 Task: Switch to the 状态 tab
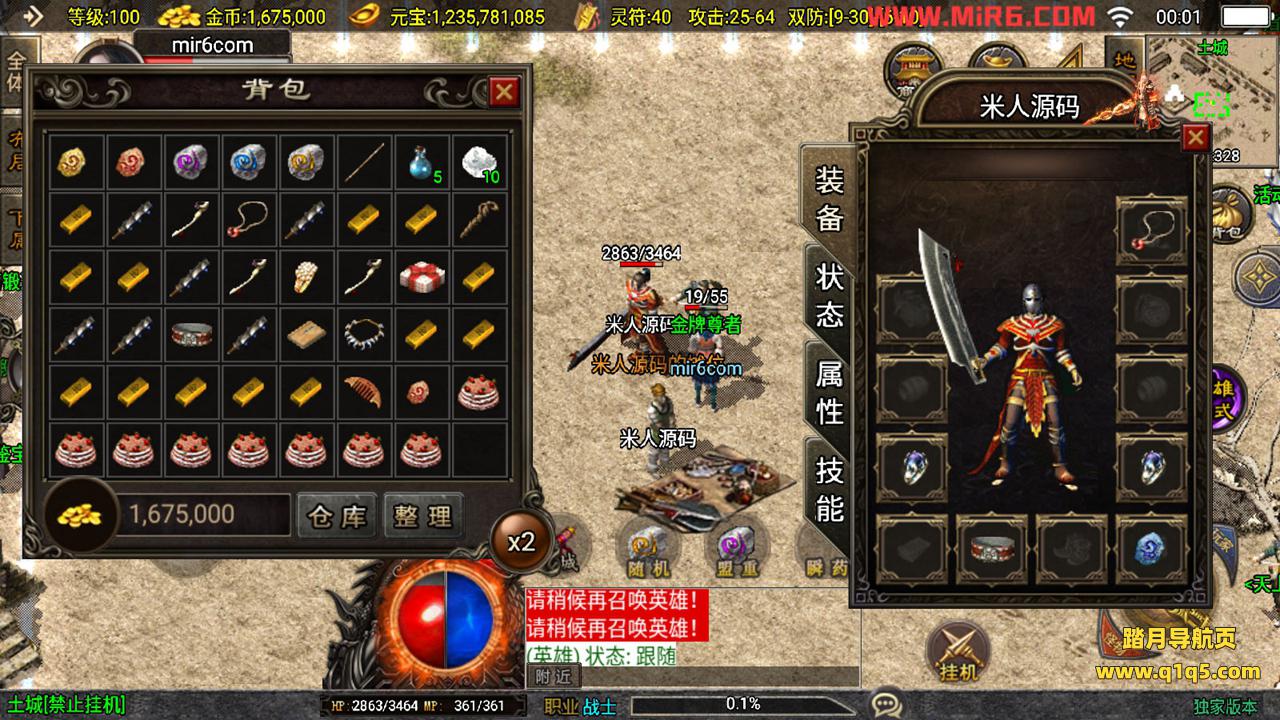pyautogui.click(x=830, y=295)
